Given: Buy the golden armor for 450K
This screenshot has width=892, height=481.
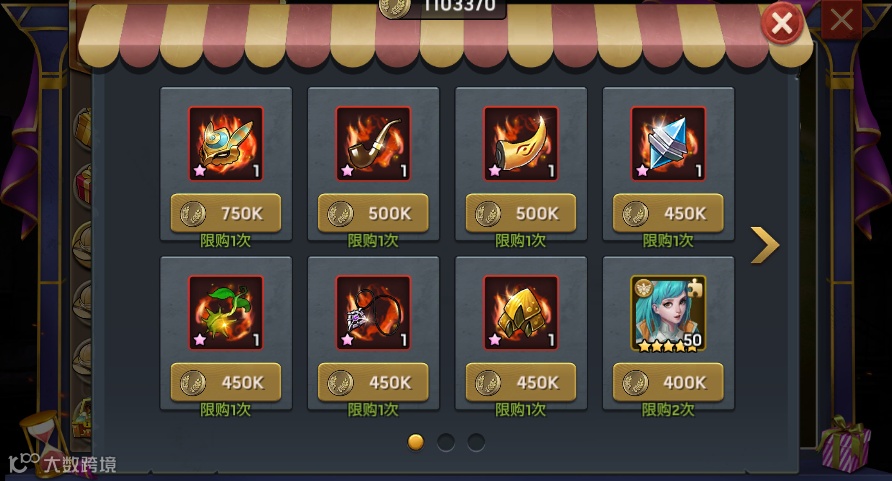Looking at the screenshot, I should click(520, 382).
